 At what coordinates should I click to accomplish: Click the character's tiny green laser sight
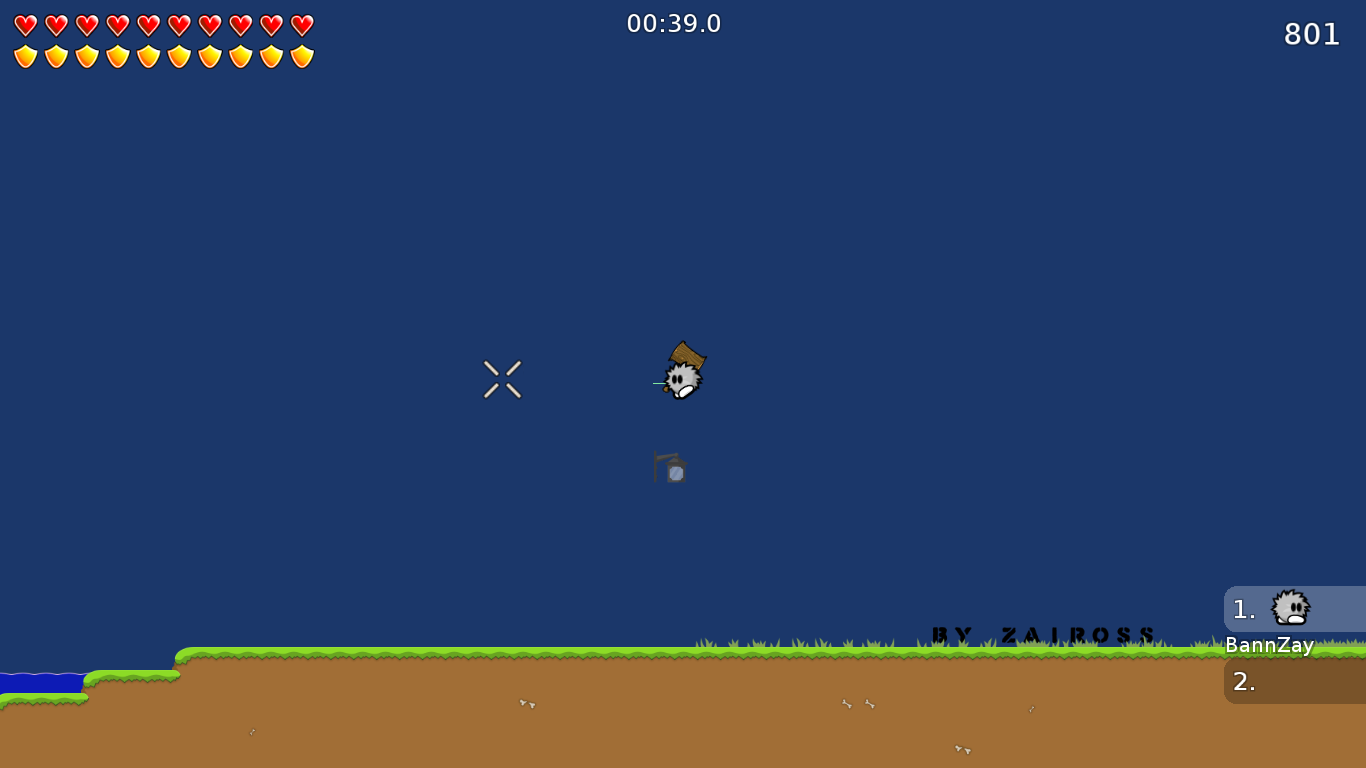[x=658, y=381]
